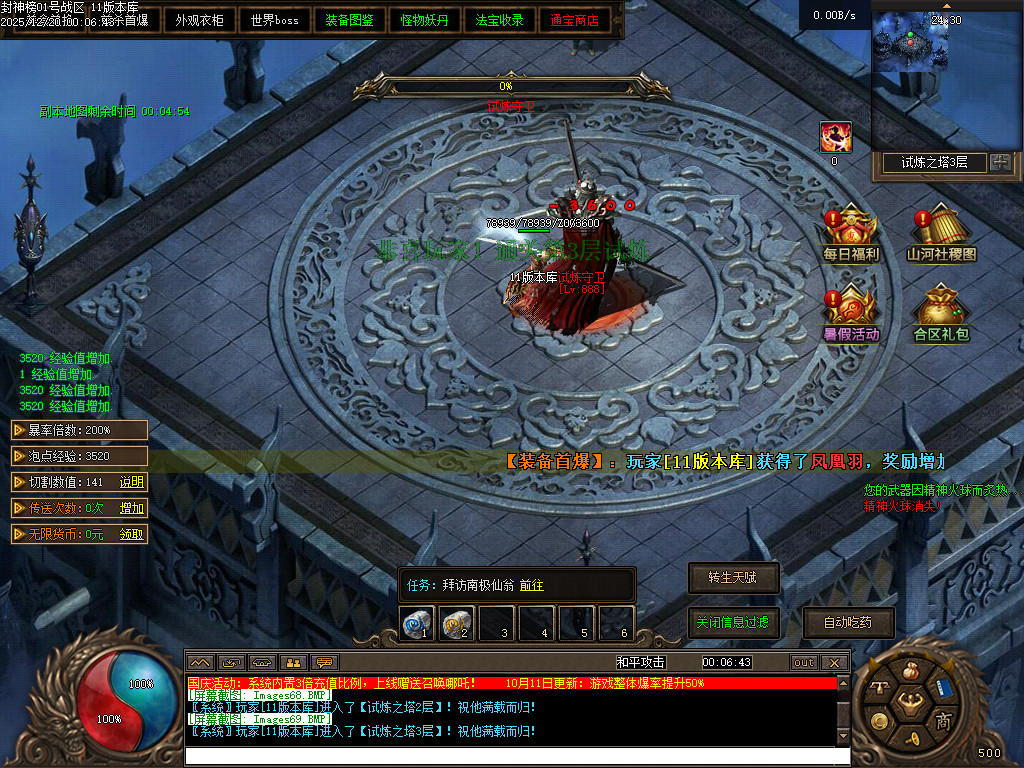Use the item in hotbar slot 1
The height and width of the screenshot is (768, 1024).
tap(417, 624)
